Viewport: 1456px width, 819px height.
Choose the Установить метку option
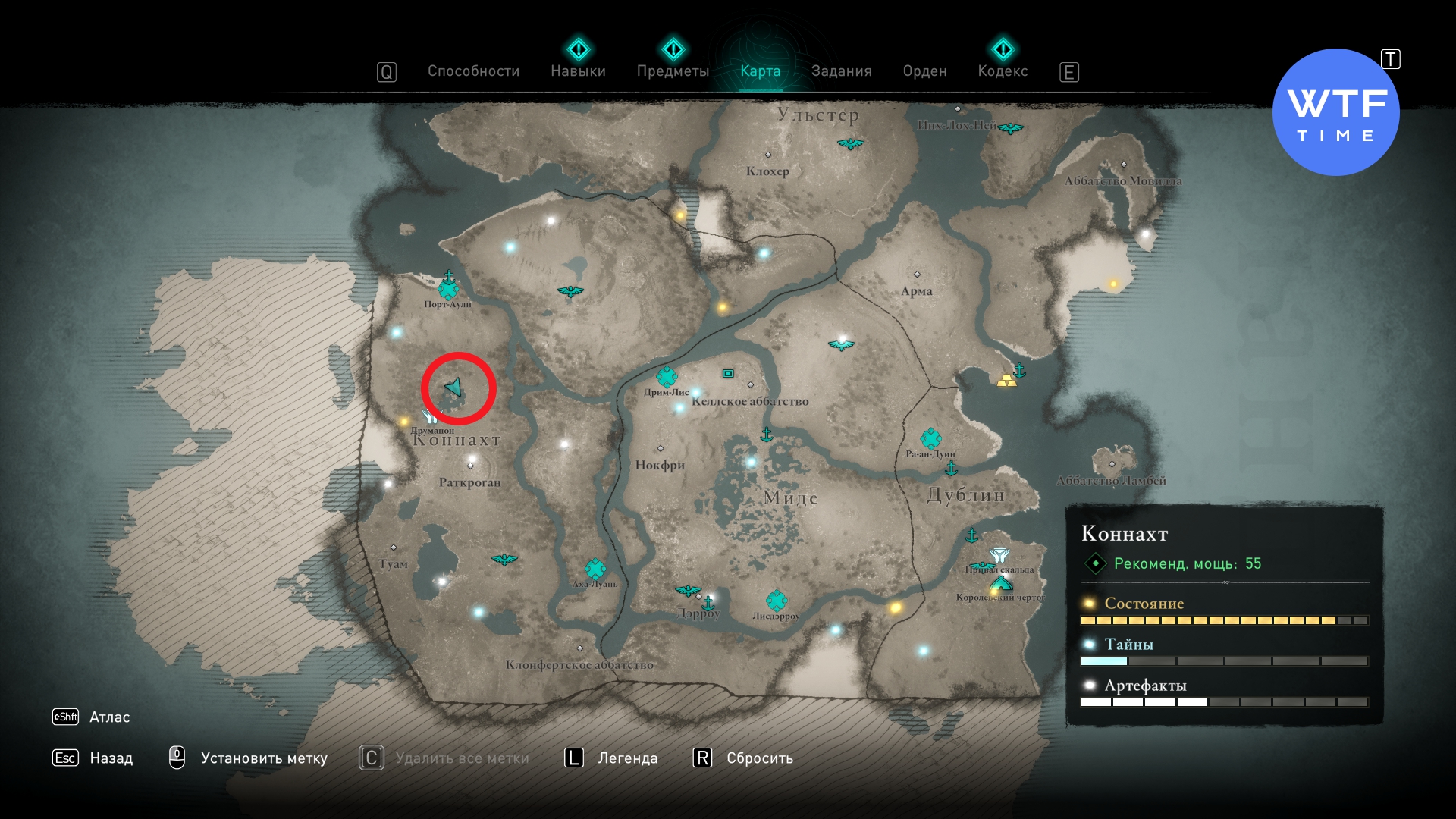click(263, 758)
